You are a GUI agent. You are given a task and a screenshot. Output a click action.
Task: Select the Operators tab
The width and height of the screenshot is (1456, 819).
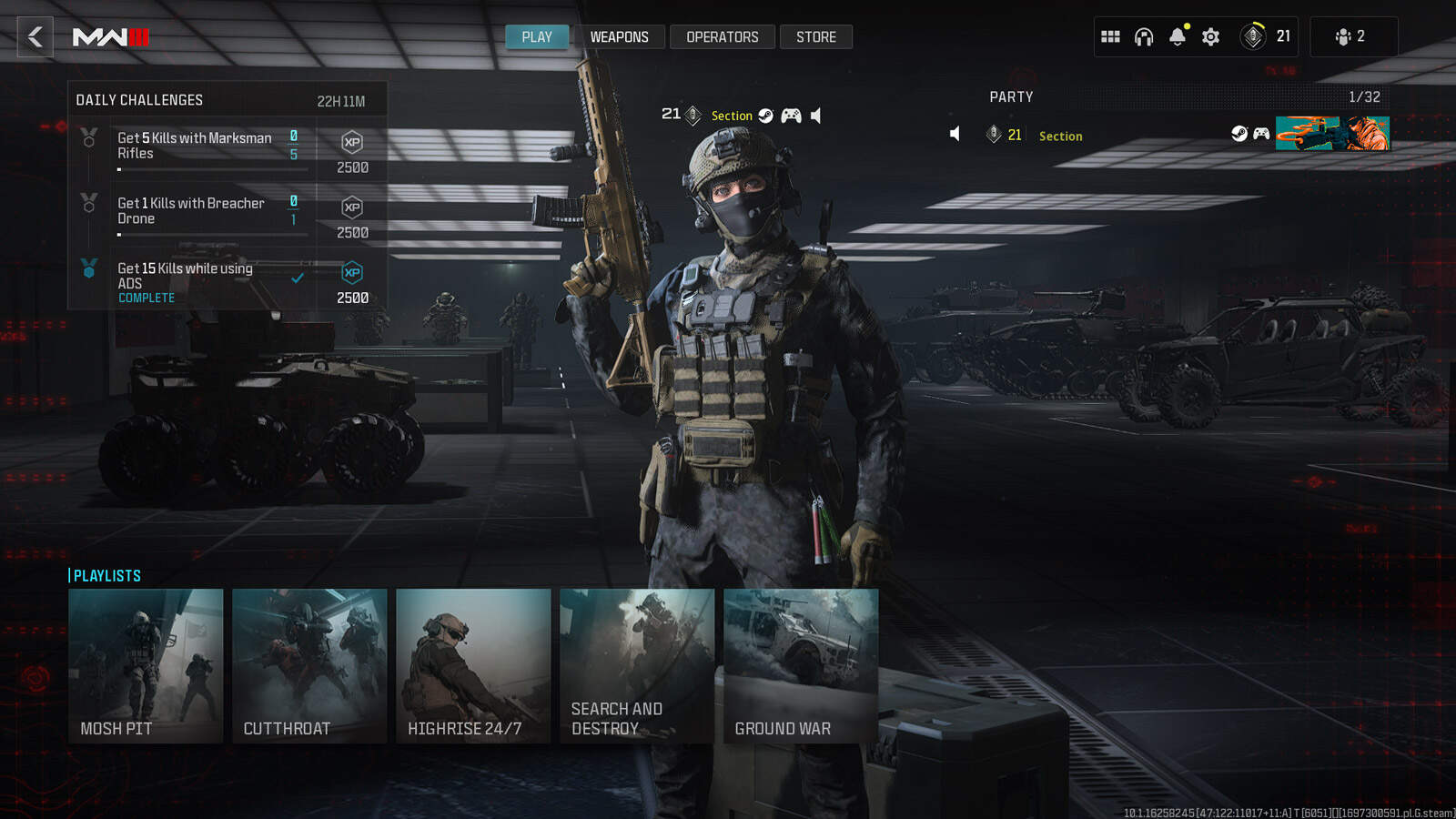click(x=722, y=37)
